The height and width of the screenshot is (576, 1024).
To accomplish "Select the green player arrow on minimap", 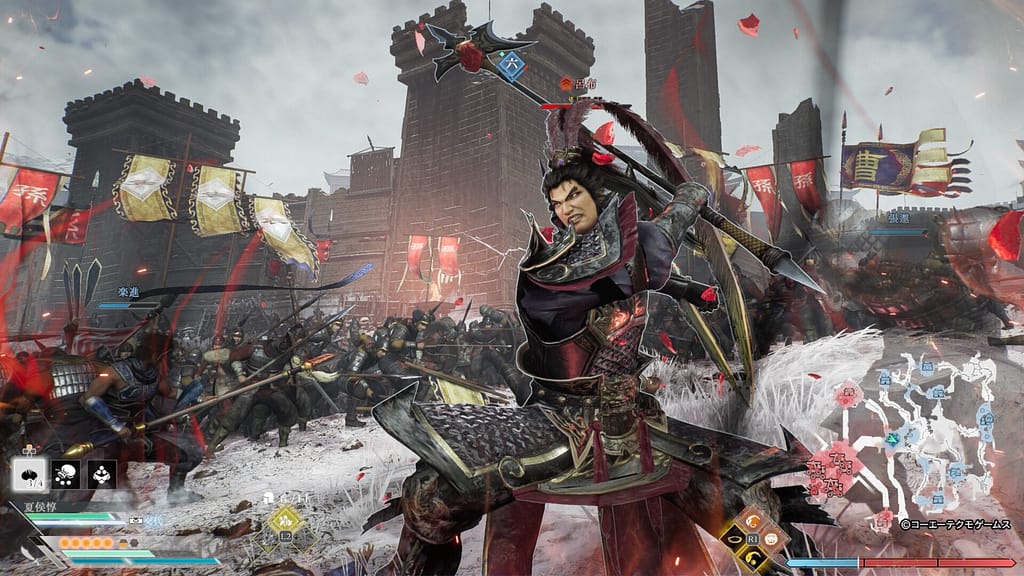I will pyautogui.click(x=891, y=437).
